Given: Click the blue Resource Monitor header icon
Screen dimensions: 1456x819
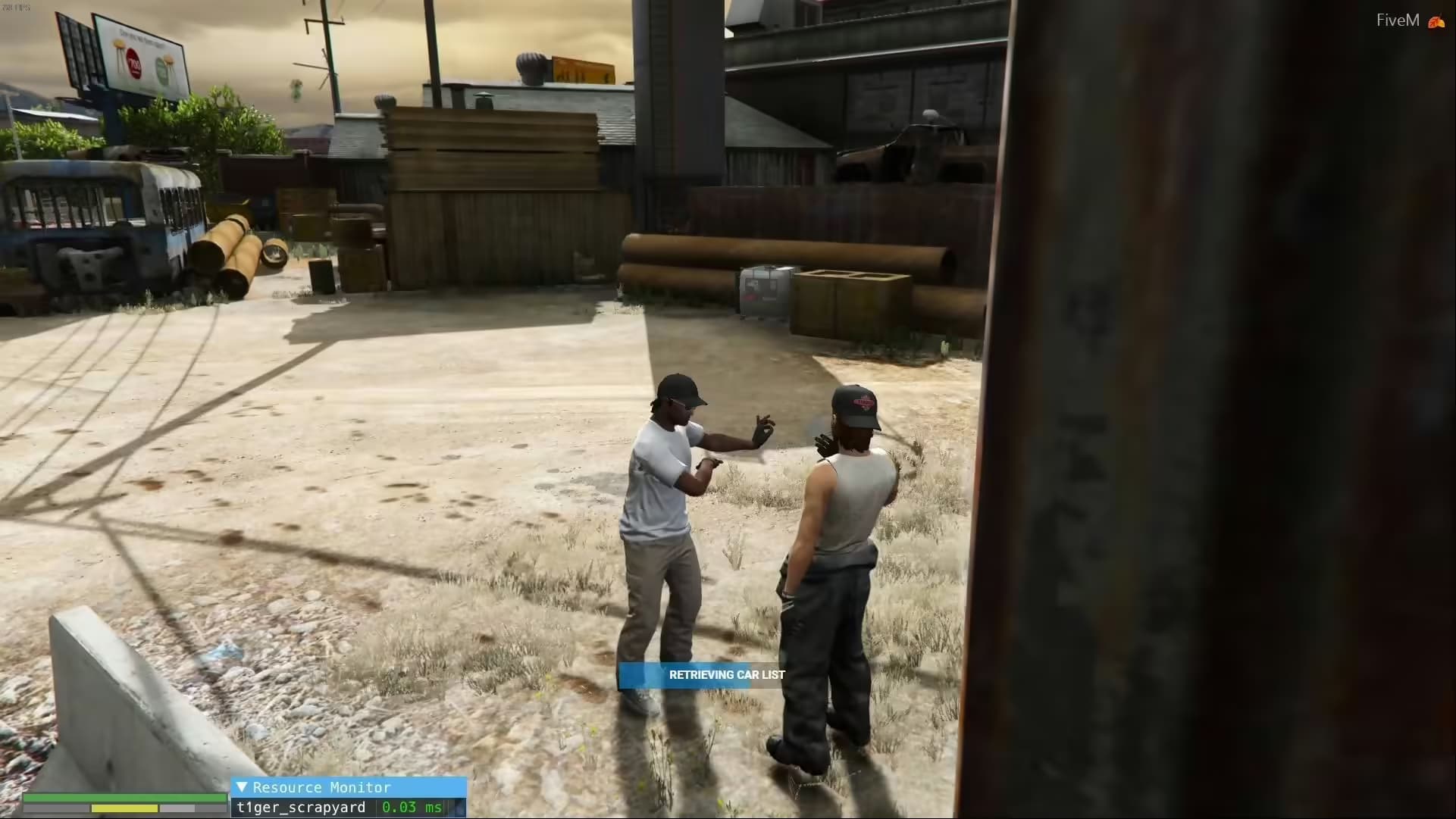Looking at the screenshot, I should pyautogui.click(x=244, y=788).
